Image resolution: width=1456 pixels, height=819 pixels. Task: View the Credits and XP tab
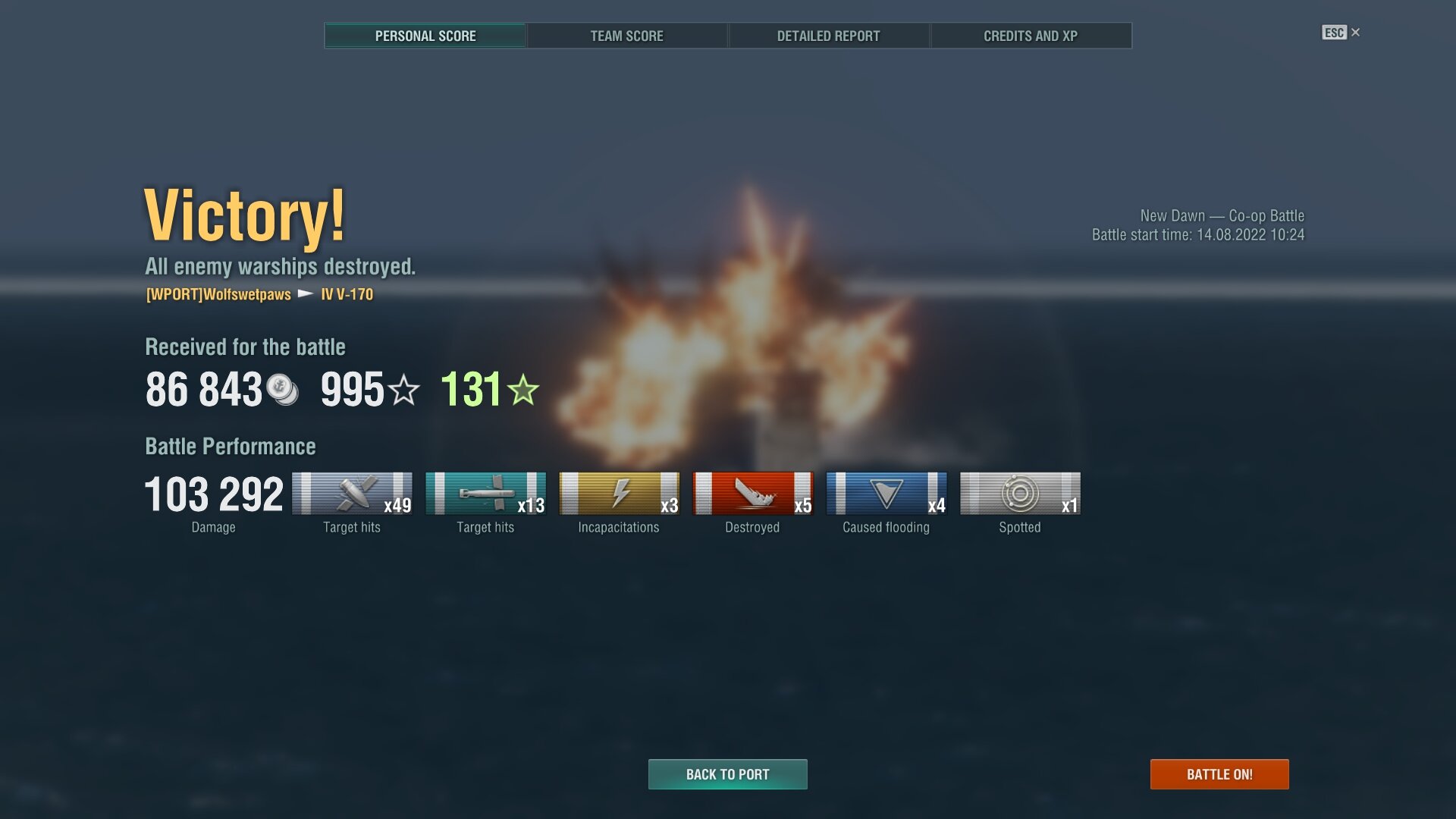[1031, 36]
